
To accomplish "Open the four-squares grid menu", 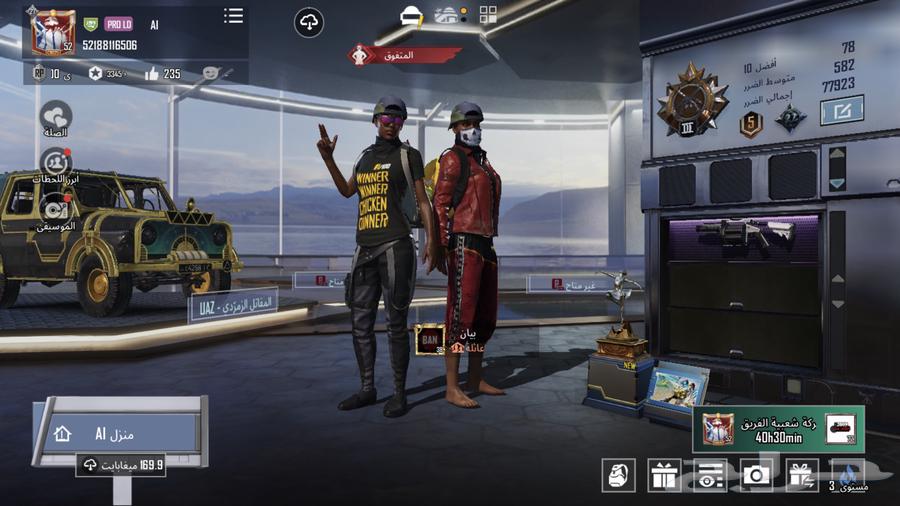I will coord(488,14).
